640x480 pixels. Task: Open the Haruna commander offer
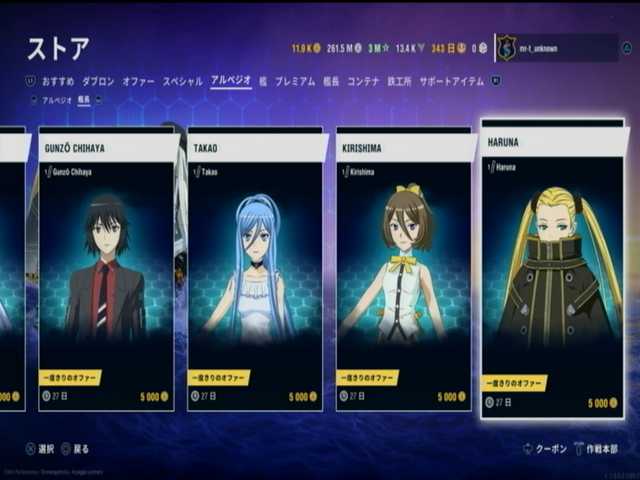(551, 268)
